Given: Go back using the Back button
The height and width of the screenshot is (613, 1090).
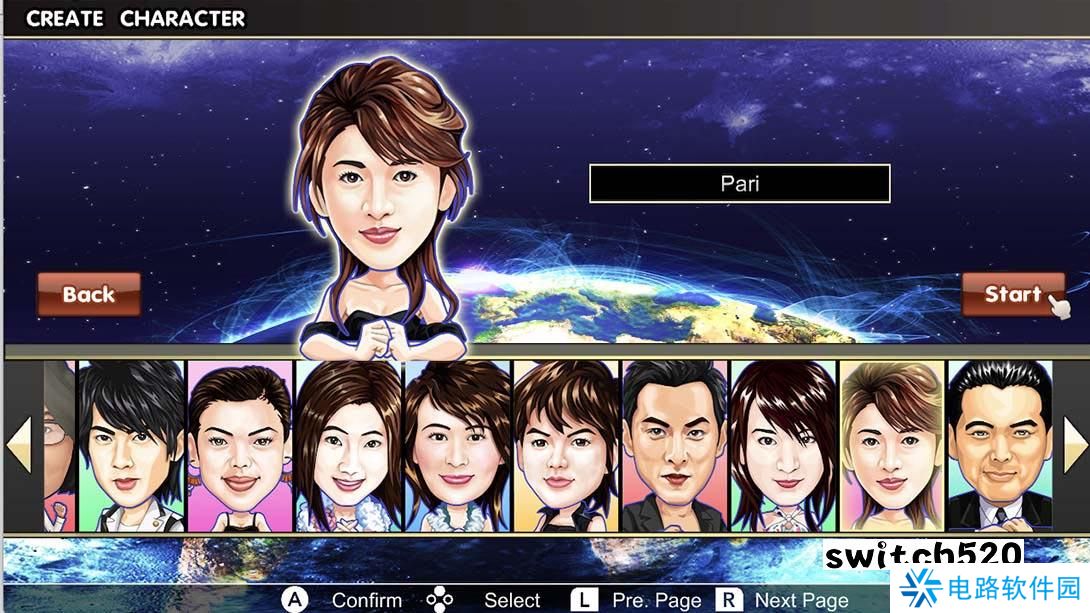Looking at the screenshot, I should [89, 294].
